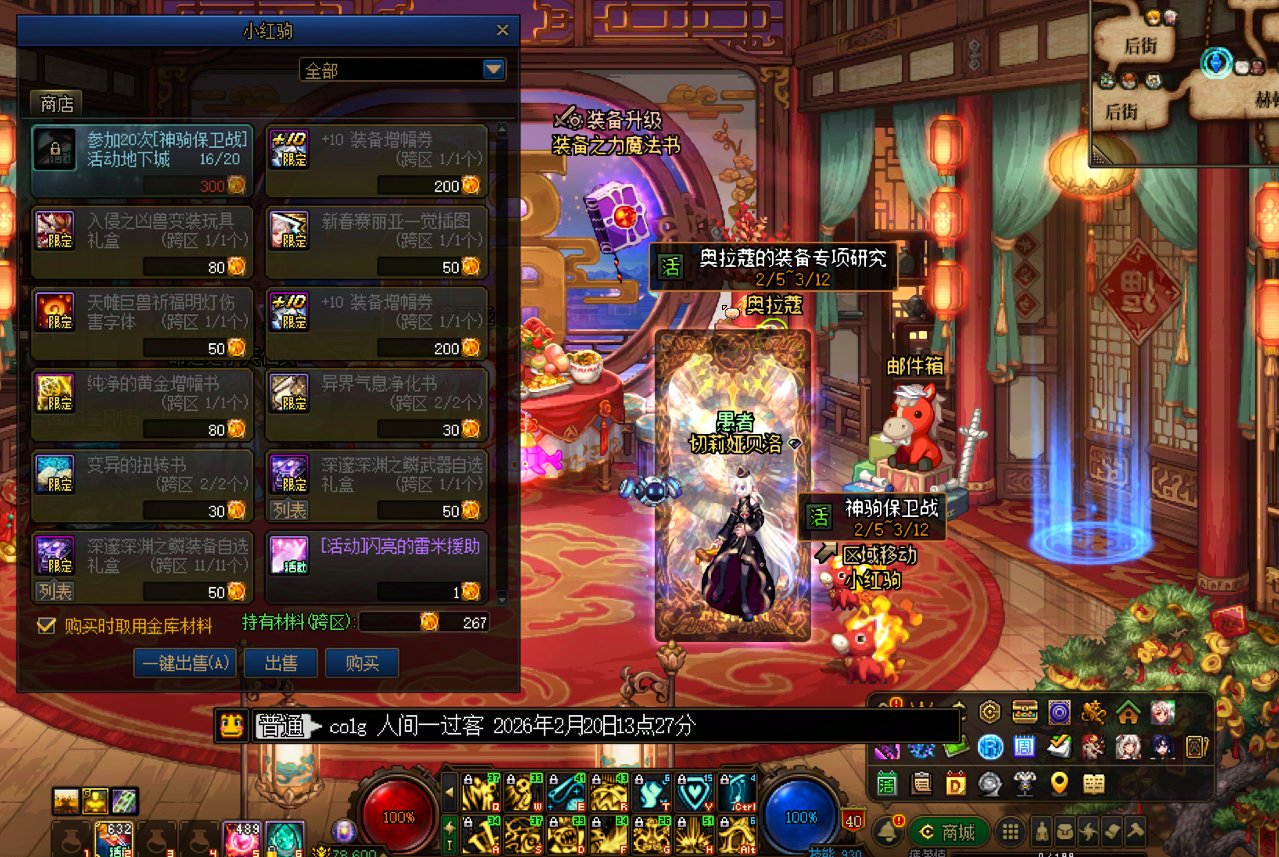The height and width of the screenshot is (857, 1279).
Task: Toggle the 购买时取用金库材料 checkbox
Action: [45, 626]
